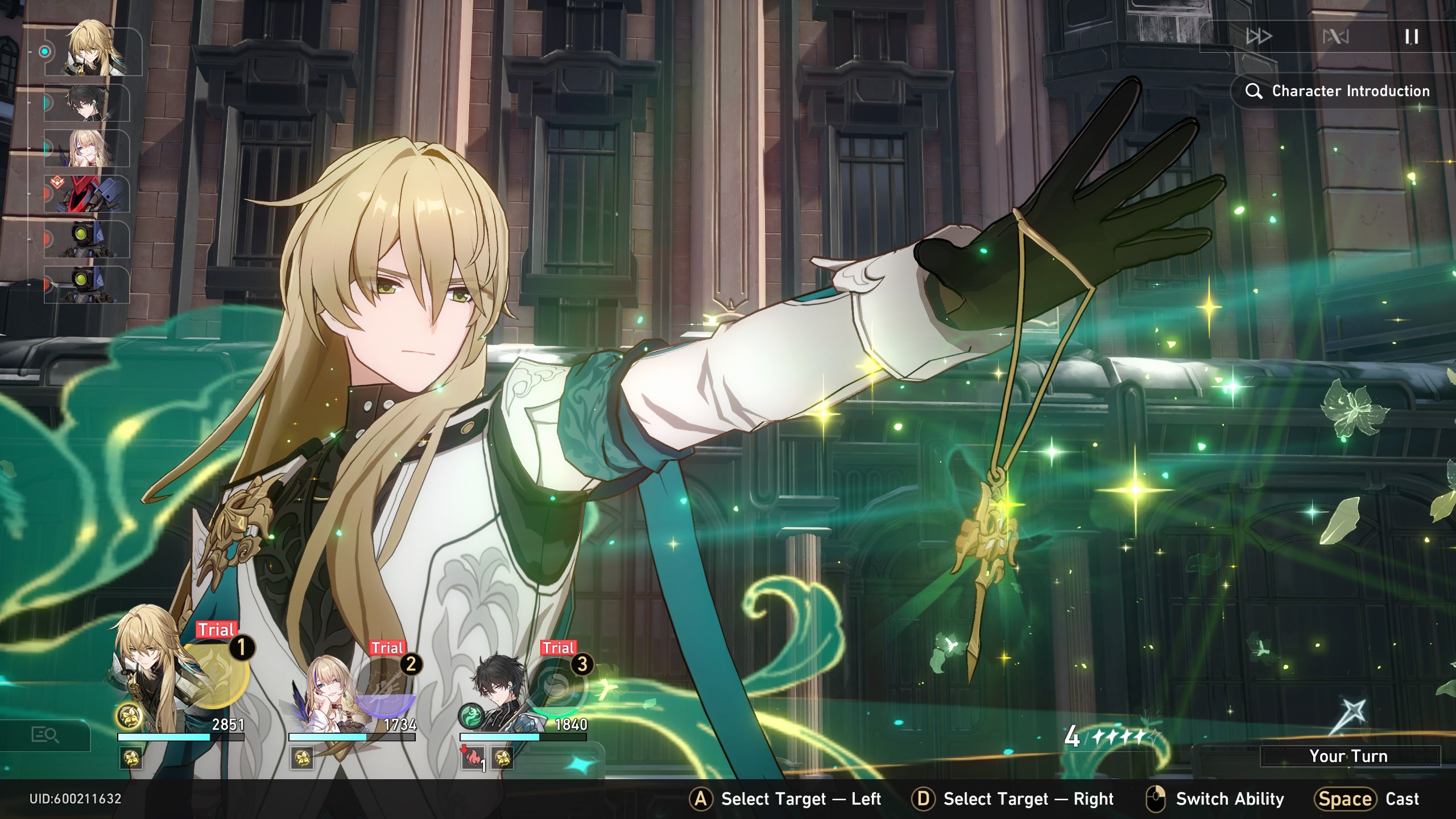Image resolution: width=1456 pixels, height=819 pixels.
Task: Open Character Introduction
Action: [1338, 91]
